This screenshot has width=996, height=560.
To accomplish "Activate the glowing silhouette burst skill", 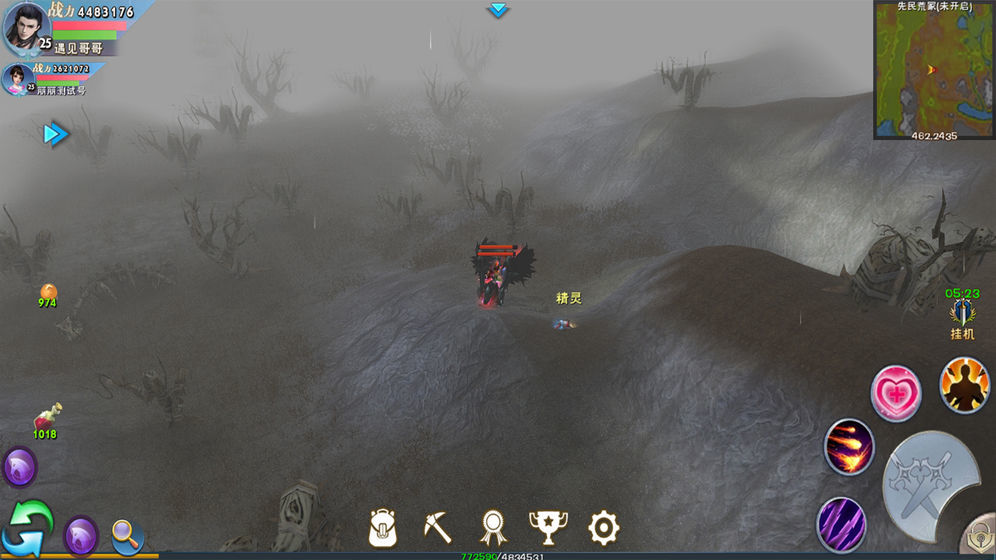I will [x=964, y=385].
